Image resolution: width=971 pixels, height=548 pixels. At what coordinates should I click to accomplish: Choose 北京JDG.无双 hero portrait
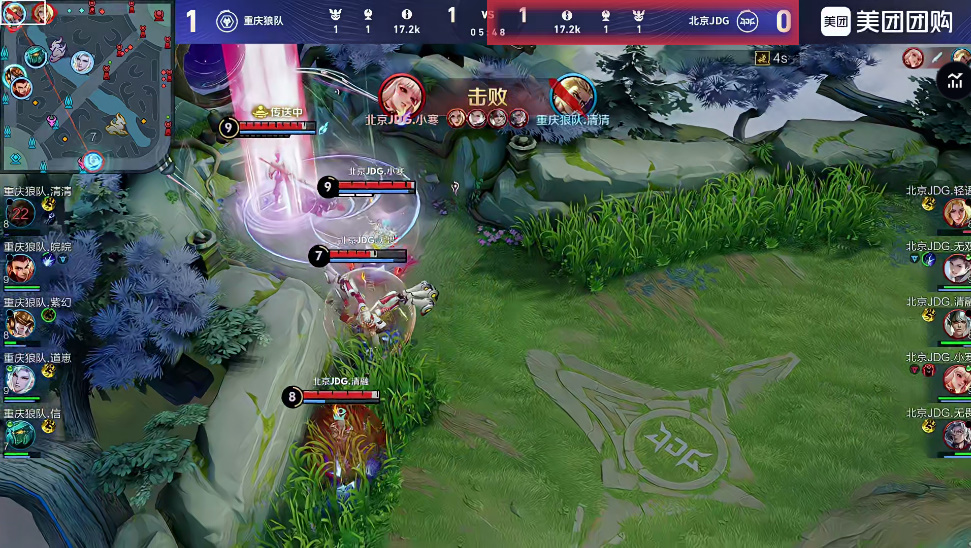pyautogui.click(x=956, y=268)
